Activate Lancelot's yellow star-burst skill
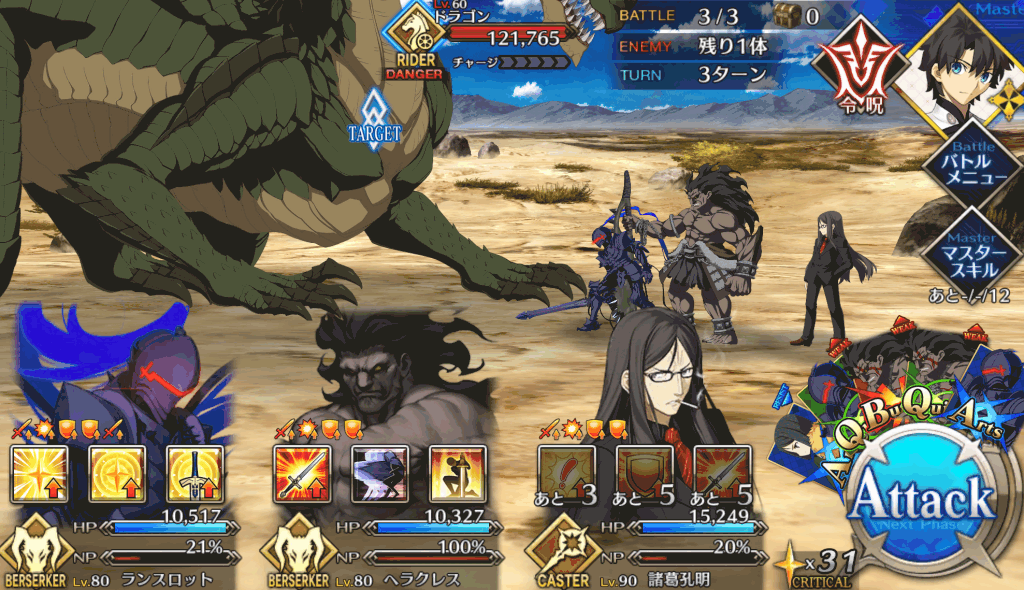Screen dimensions: 1024x590 click(40, 474)
